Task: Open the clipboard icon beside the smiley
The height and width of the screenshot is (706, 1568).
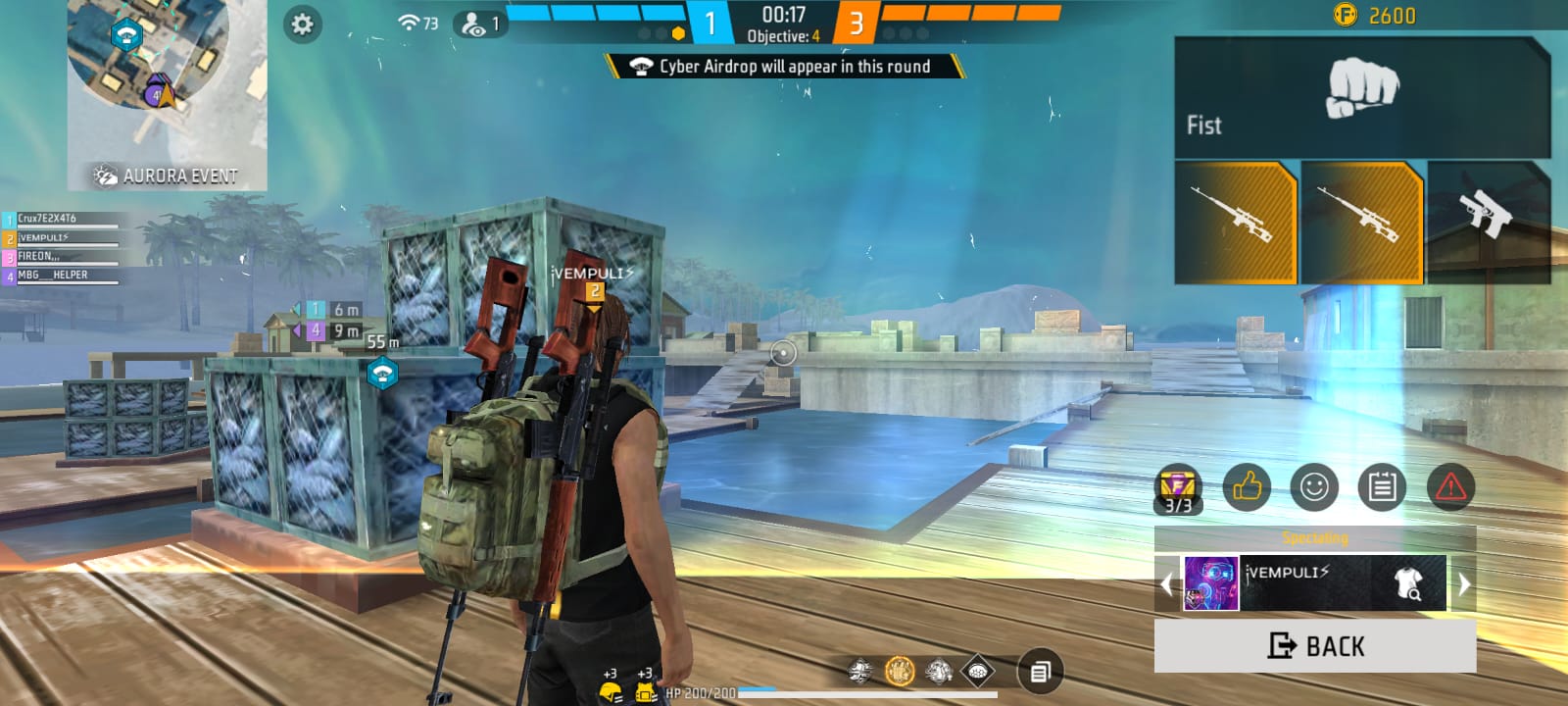Action: tap(1382, 486)
